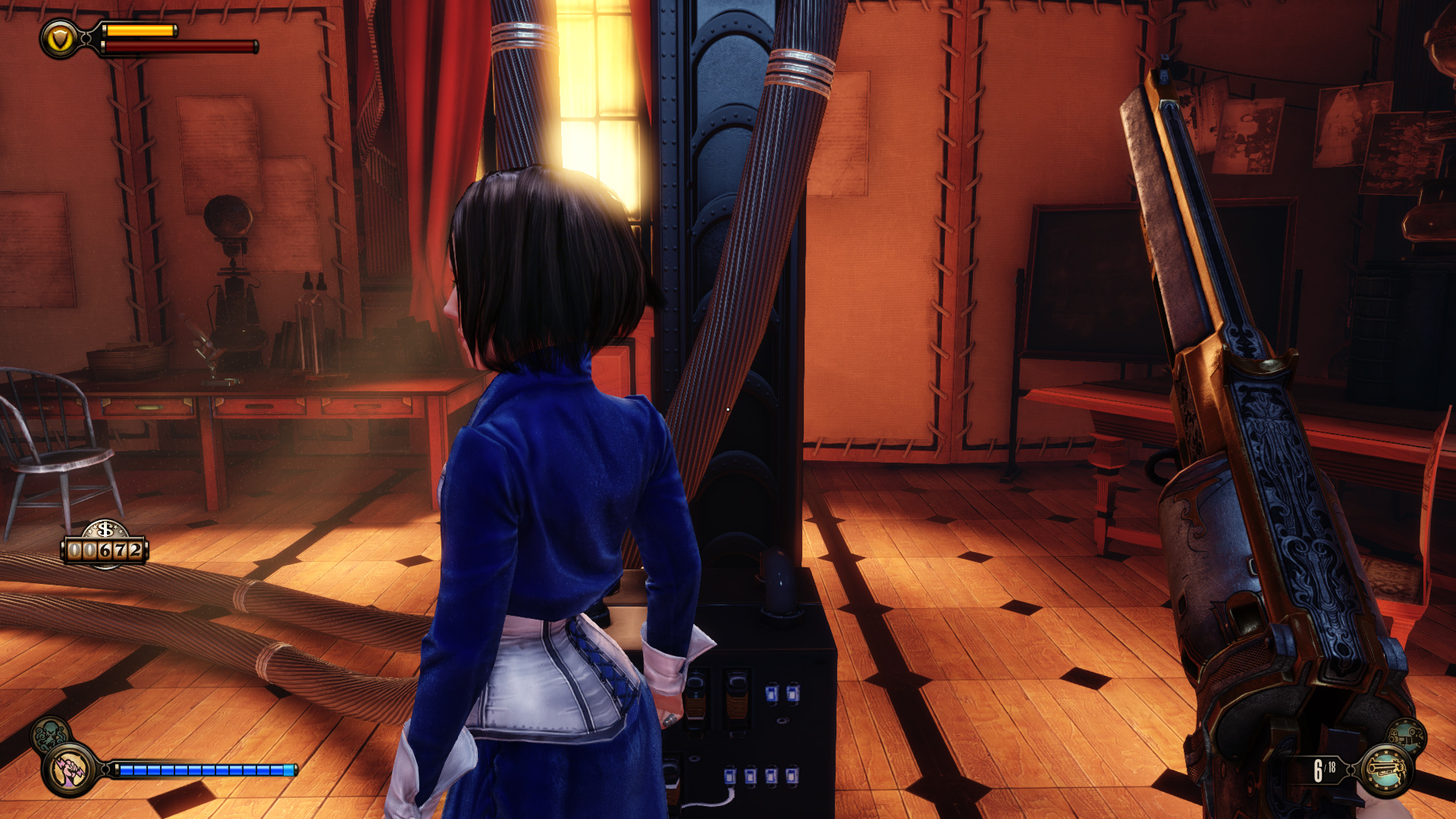Select the Shock Jockey lightning fist vigor
The image size is (1456, 819).
coord(70,769)
